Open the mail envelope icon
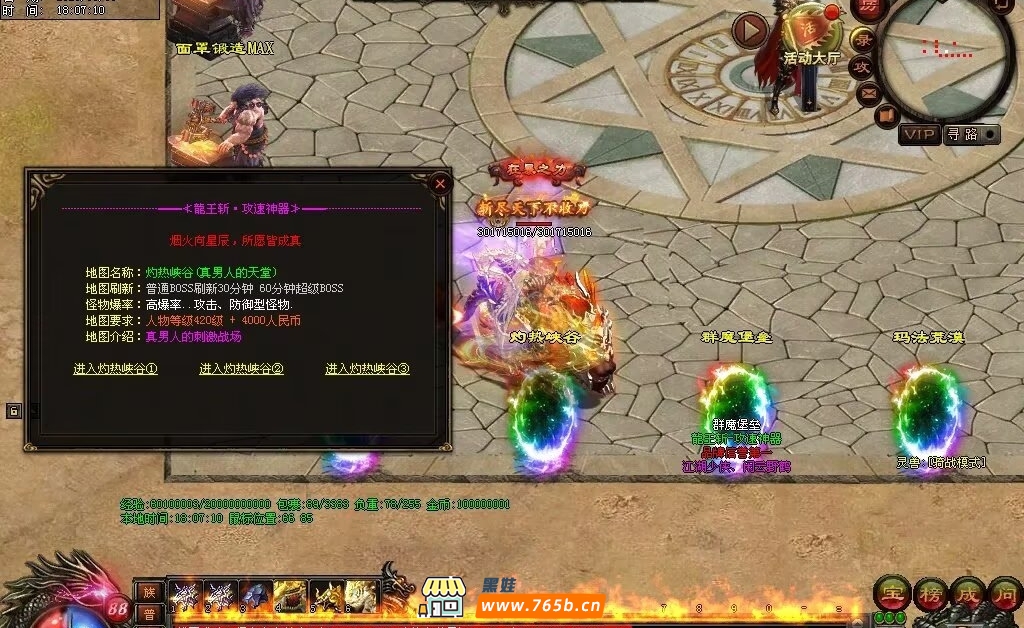1024x628 pixels. pyautogui.click(x=868, y=94)
